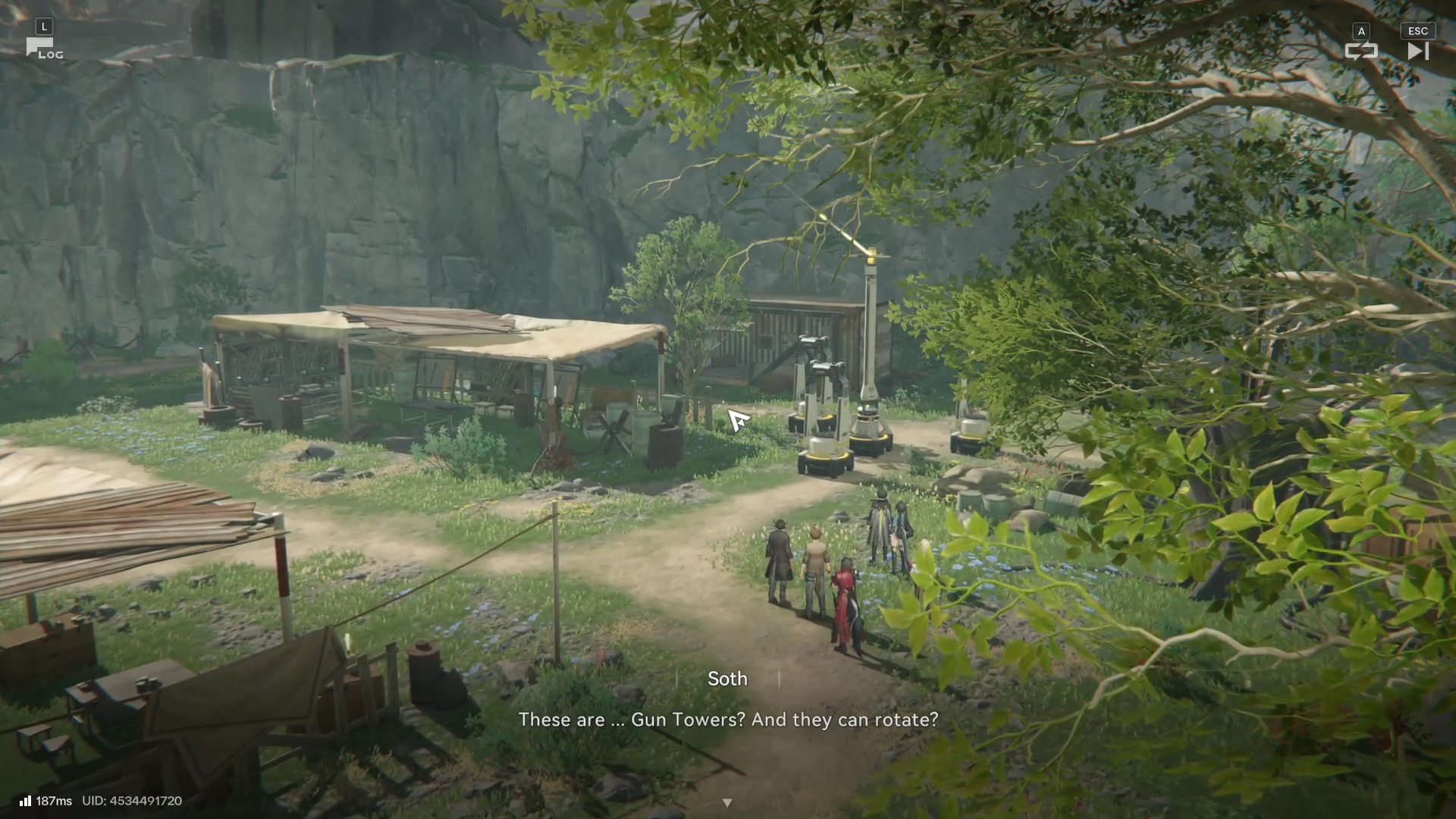Viewport: 1456px width, 819px height.
Task: Advance dialogue with the small down arrow
Action: [727, 802]
